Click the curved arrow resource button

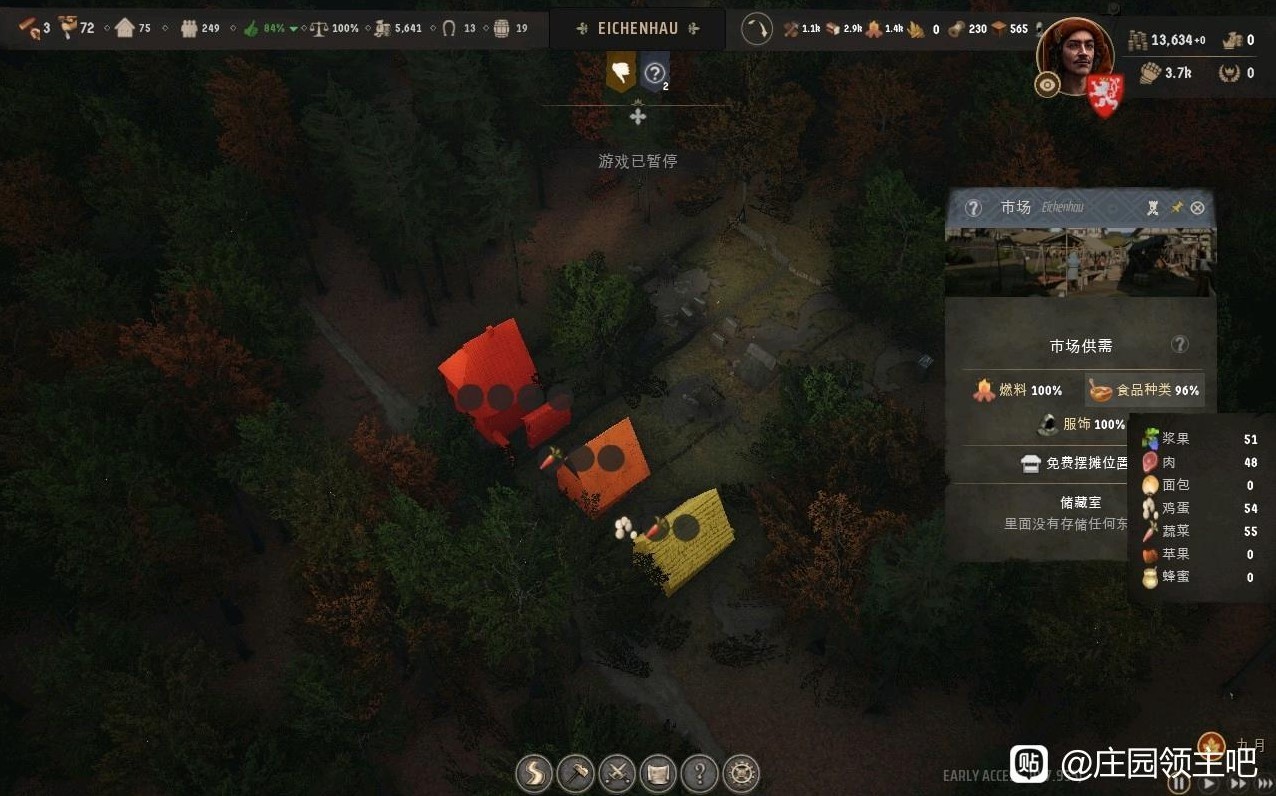coord(757,29)
